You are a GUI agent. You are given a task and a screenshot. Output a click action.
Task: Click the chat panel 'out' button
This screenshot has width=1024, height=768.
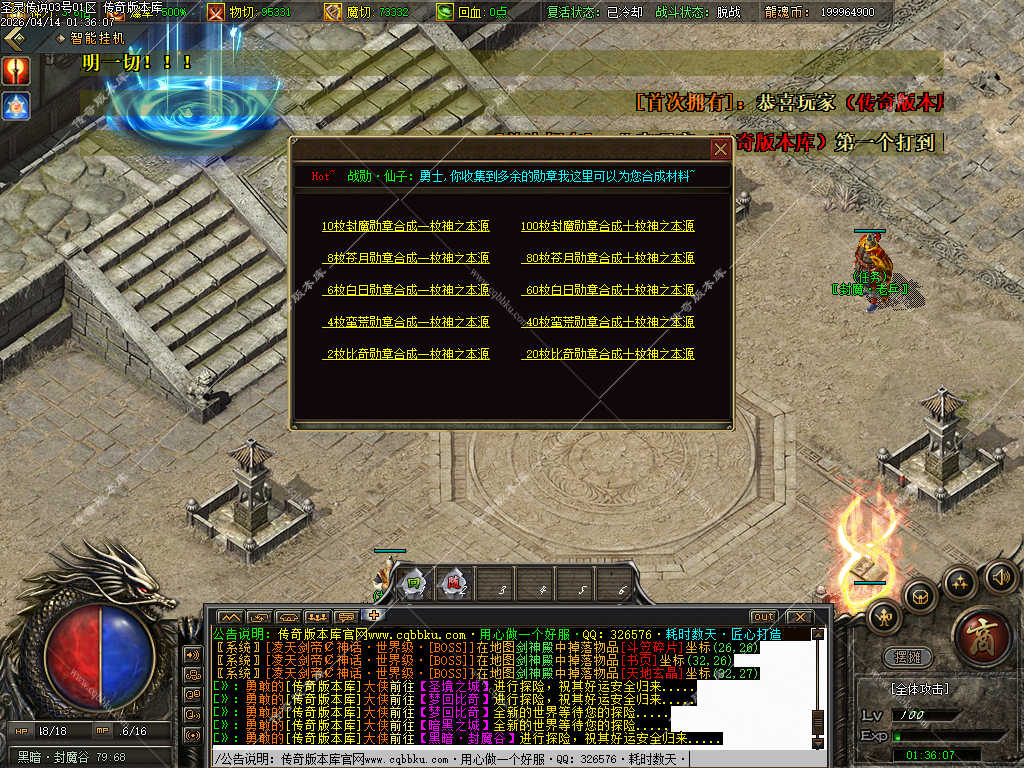764,616
